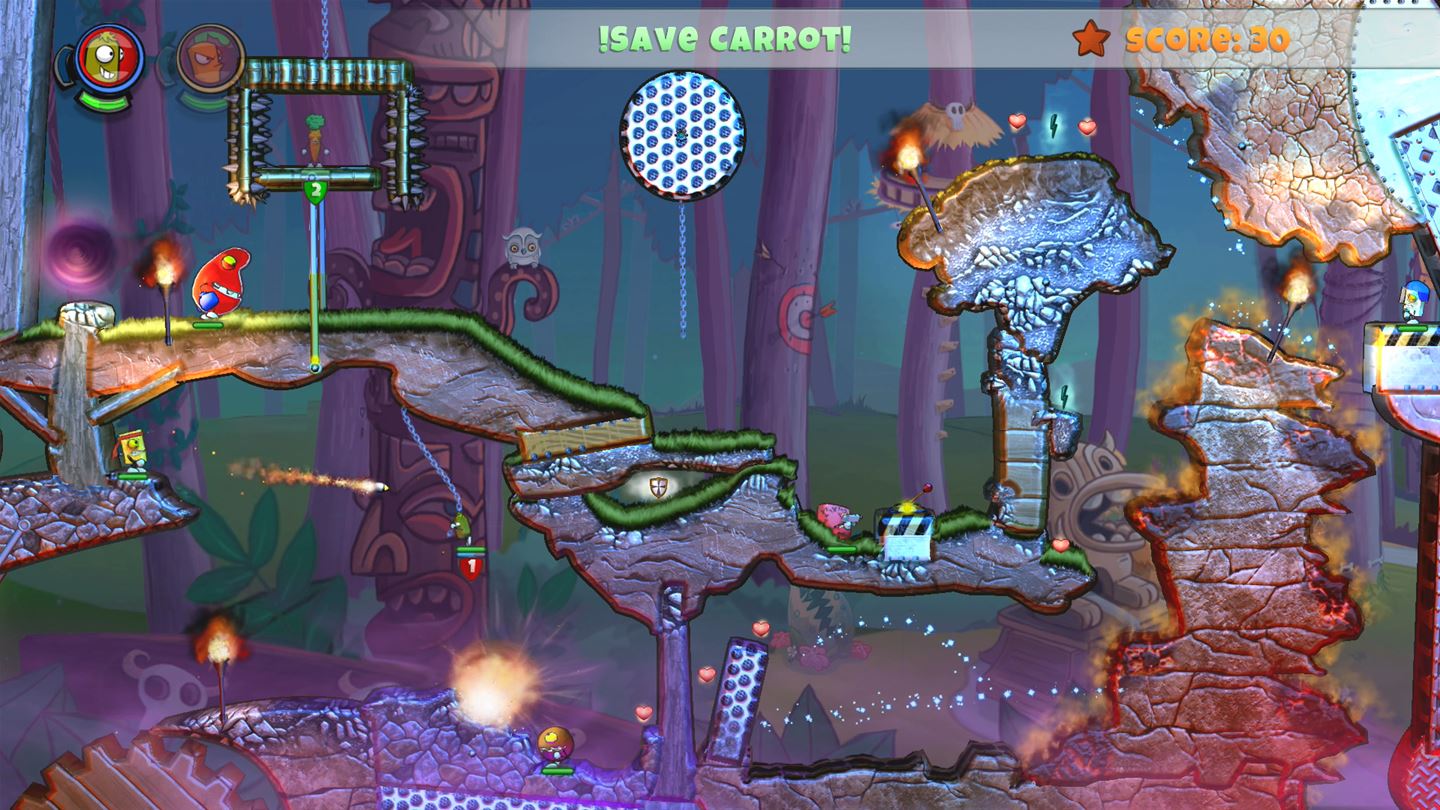Click the striped explosive crate near the pink creature
This screenshot has height=810, width=1440.
point(907,530)
